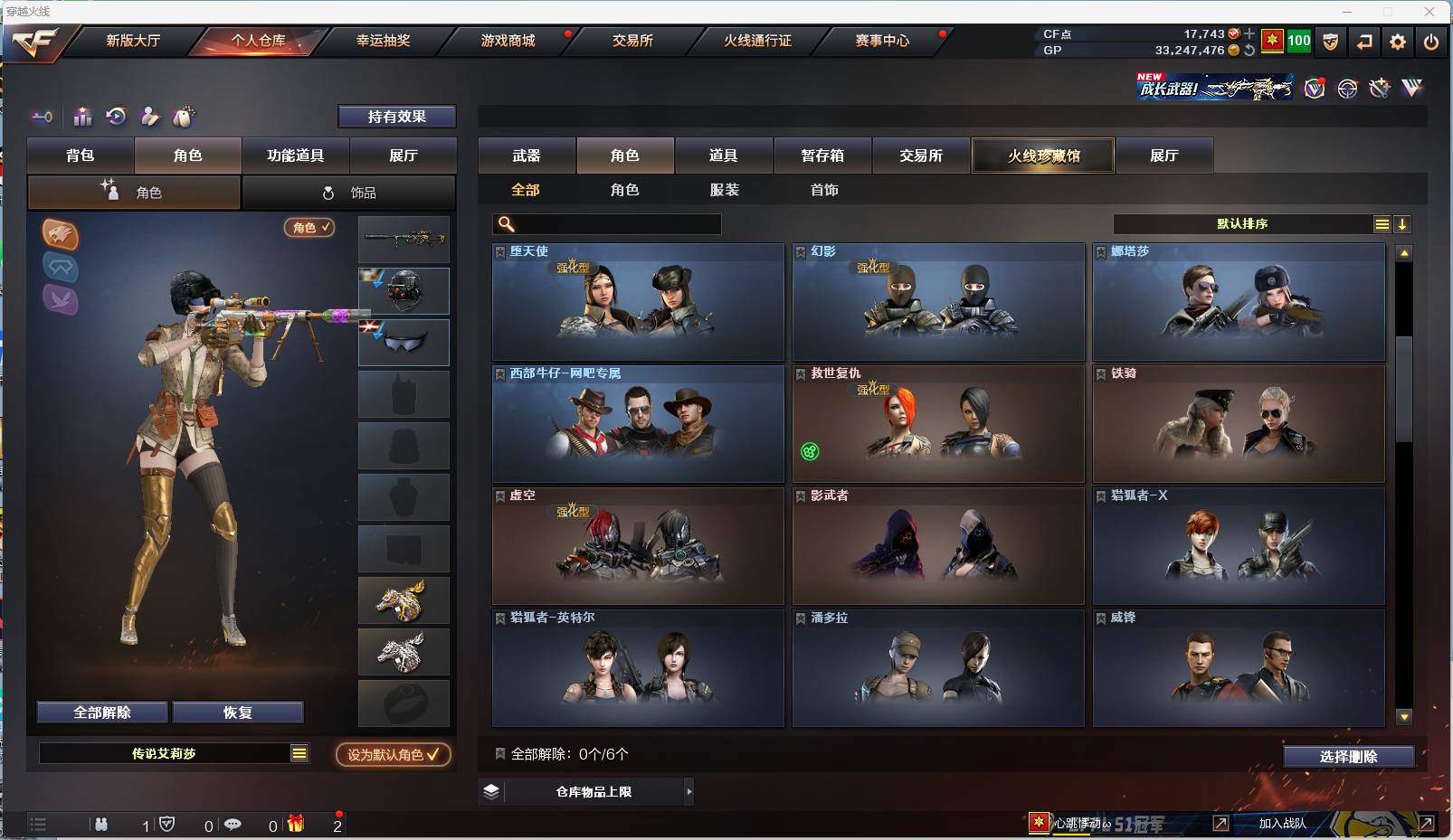Switch to the 火线珍藏馆 tab
The height and width of the screenshot is (840, 1453).
click(1043, 155)
